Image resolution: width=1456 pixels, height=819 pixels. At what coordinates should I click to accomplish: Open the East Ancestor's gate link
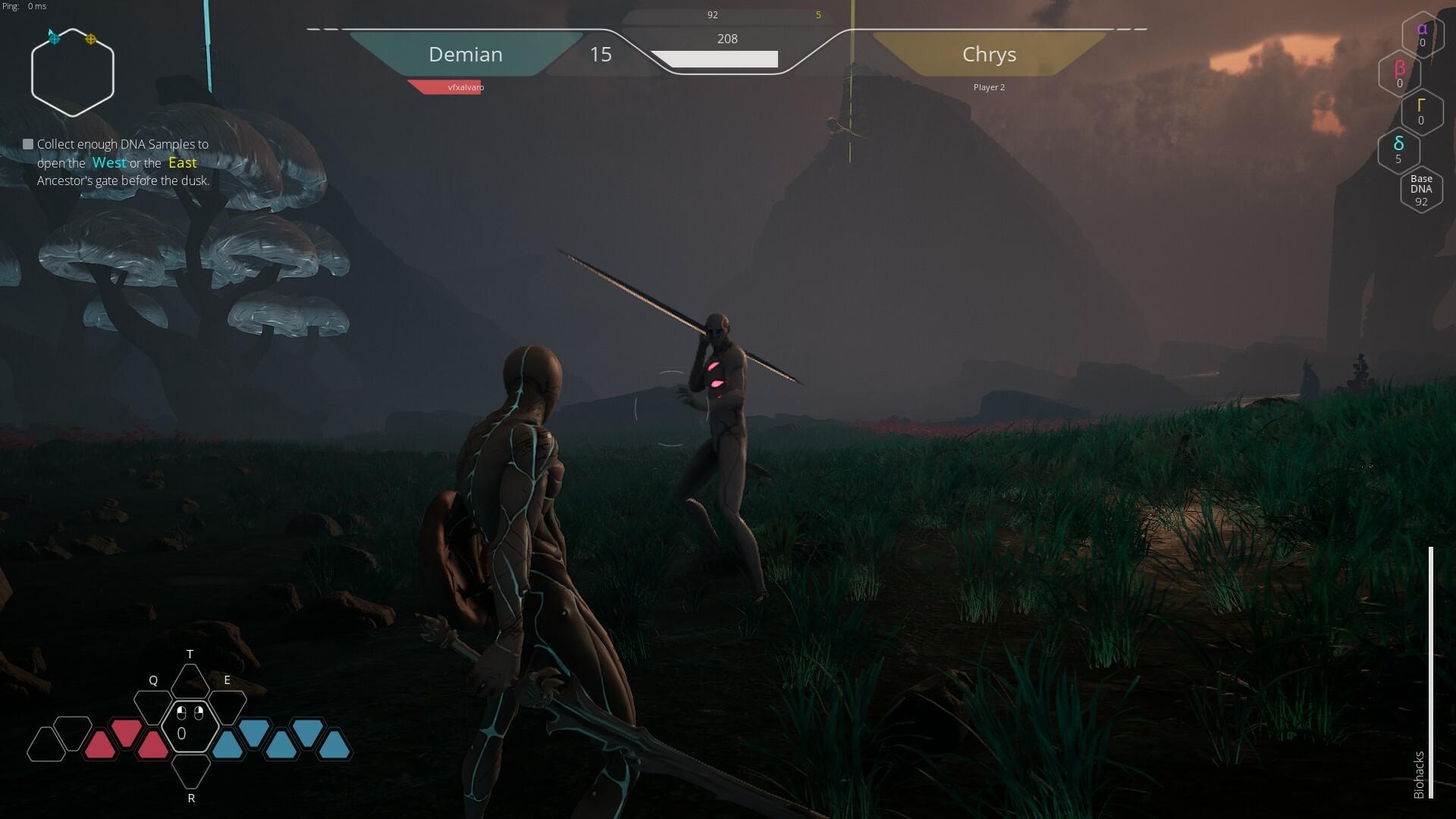click(182, 162)
